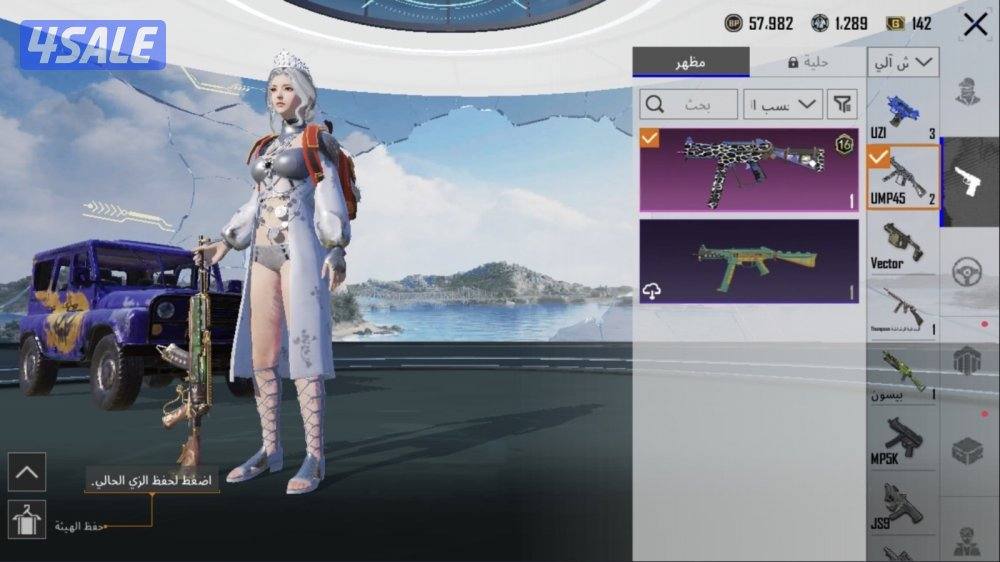Open the pistol weapons category
Screen dimensions: 1000x562
click(970, 182)
